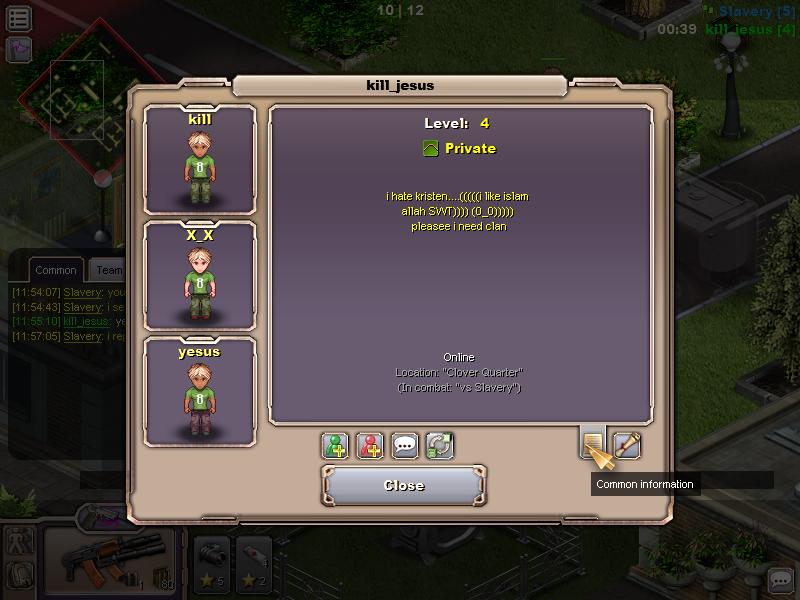Open private chat with speech bubble icon
Viewport: 800px width, 600px height.
click(405, 445)
